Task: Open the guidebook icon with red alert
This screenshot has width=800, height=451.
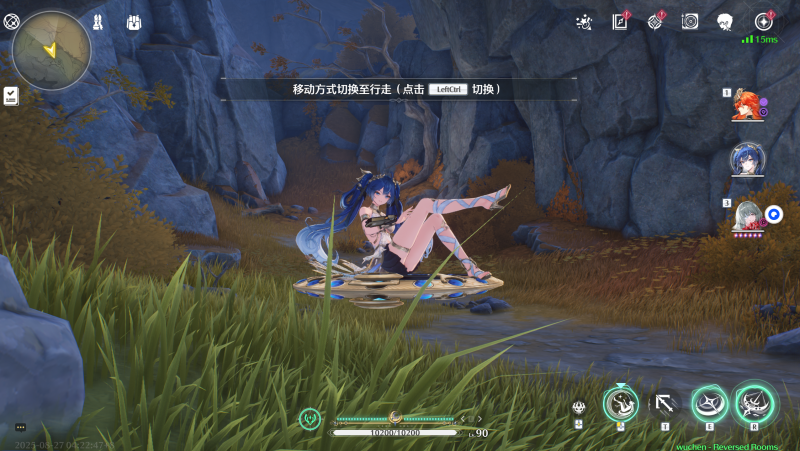Action: pyautogui.click(x=620, y=21)
